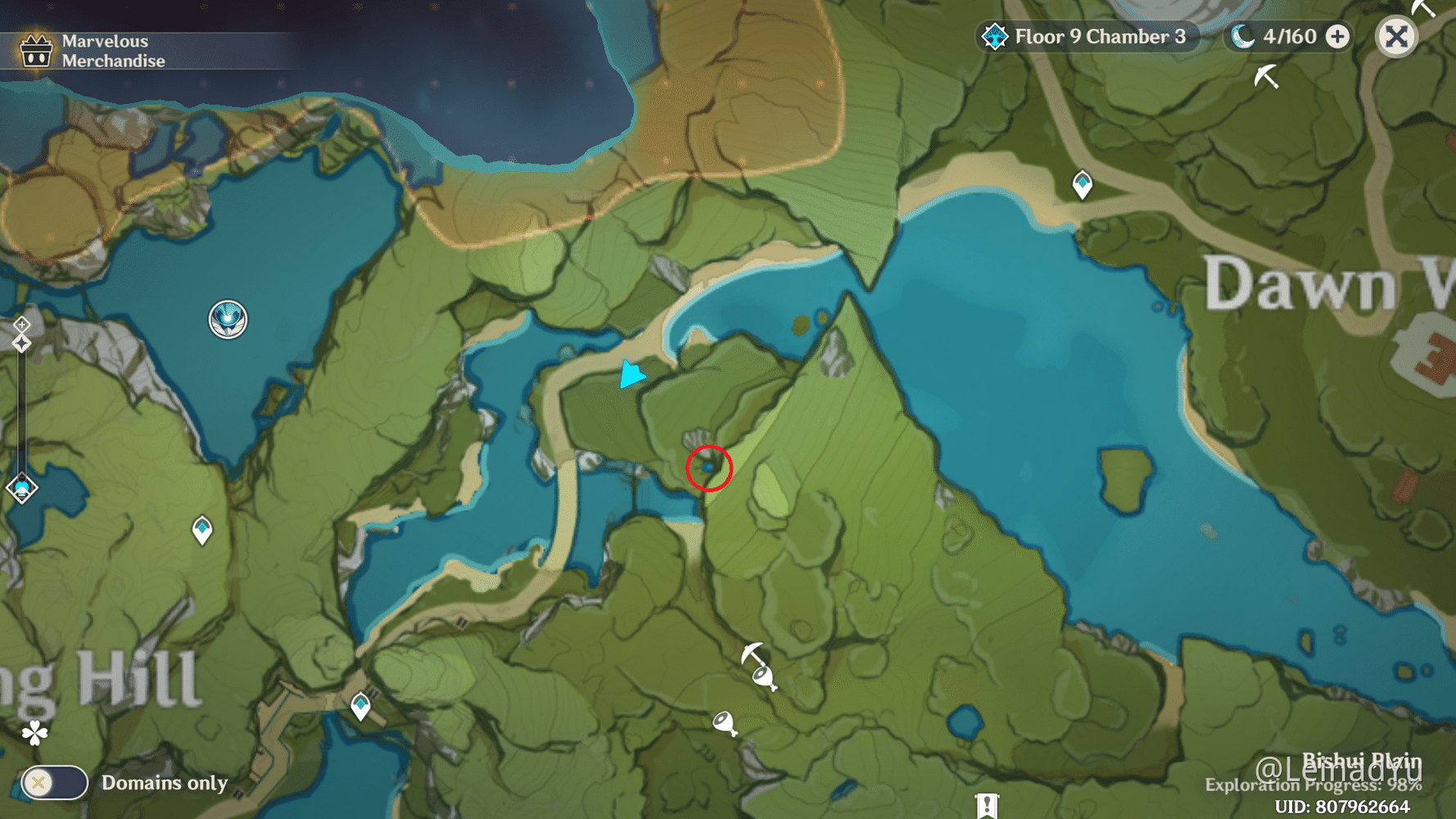Click the teleport waypoint above the Hill label

coord(360,703)
